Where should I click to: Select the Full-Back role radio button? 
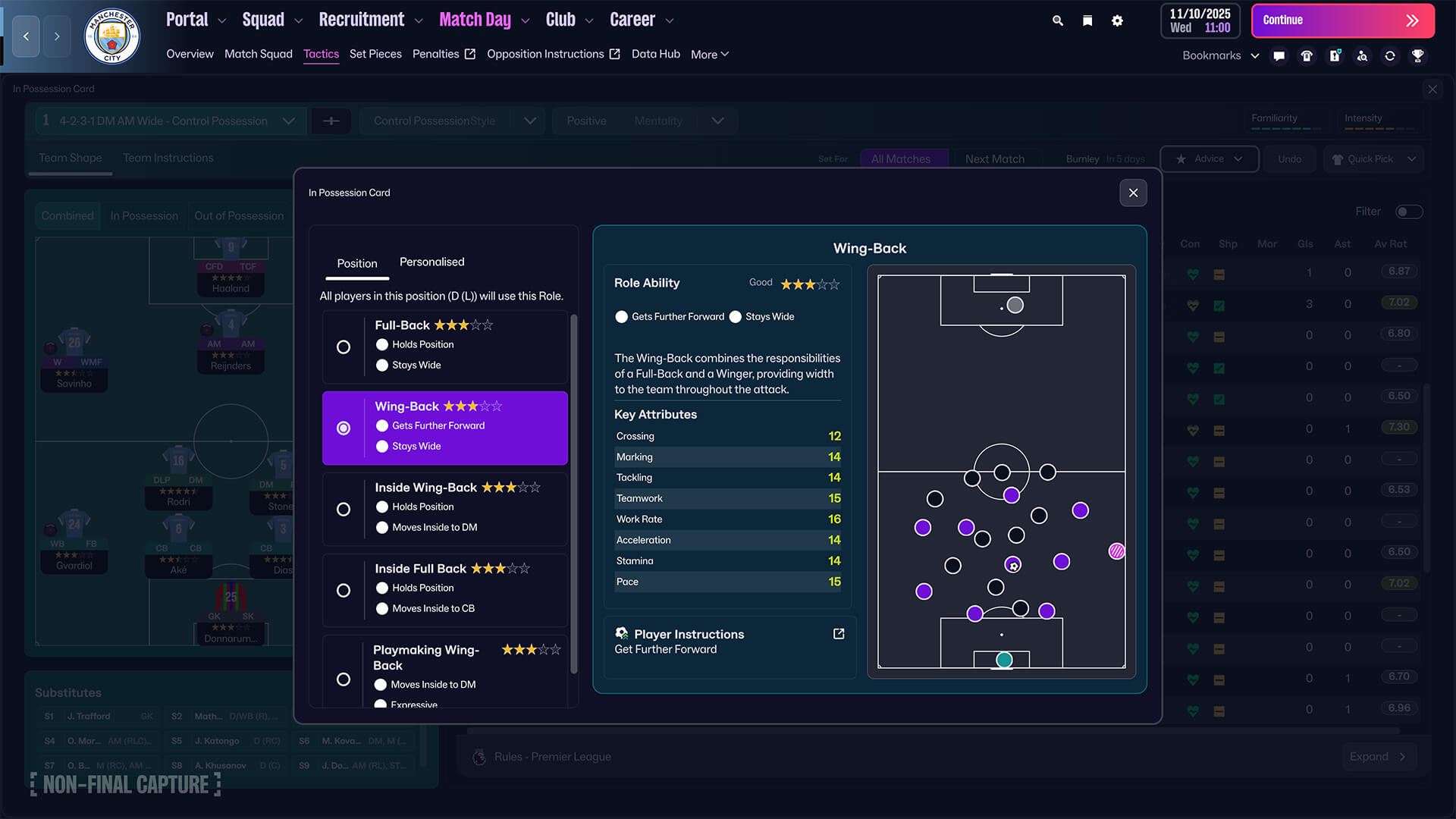click(x=344, y=347)
